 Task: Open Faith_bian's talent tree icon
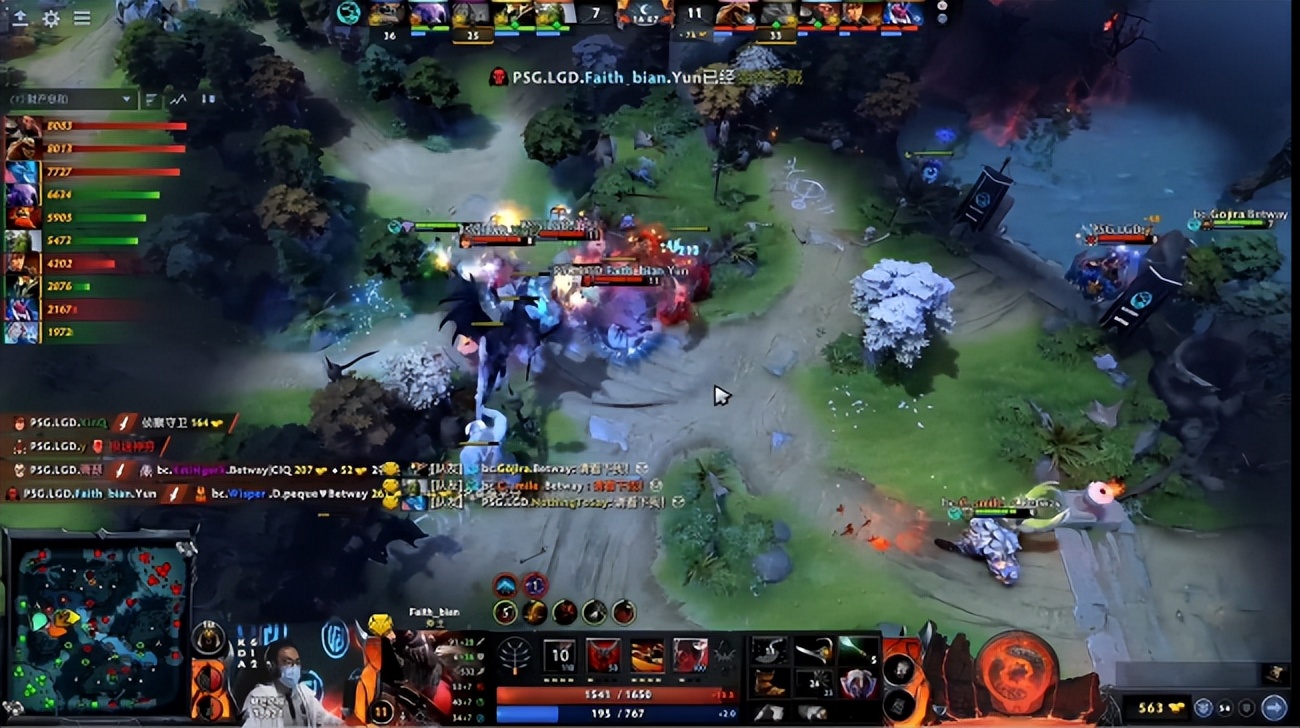[x=516, y=656]
